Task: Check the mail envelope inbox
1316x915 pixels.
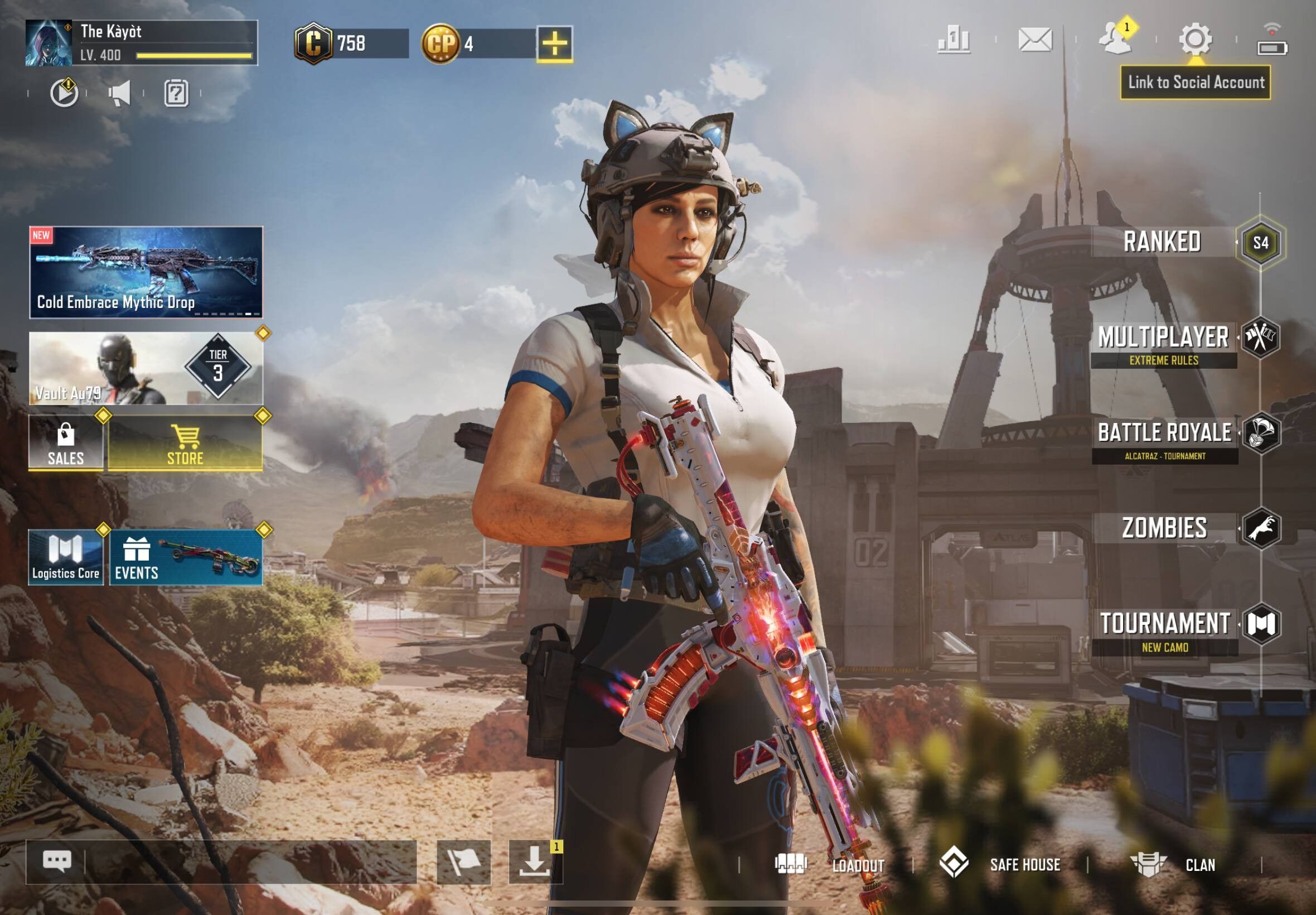Action: [1035, 40]
